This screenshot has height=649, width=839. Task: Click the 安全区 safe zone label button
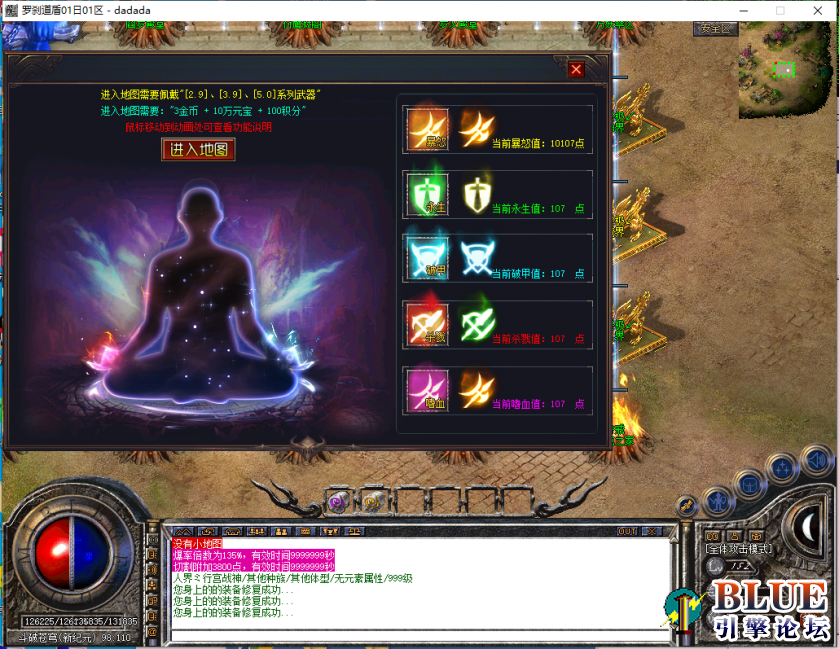[x=715, y=29]
